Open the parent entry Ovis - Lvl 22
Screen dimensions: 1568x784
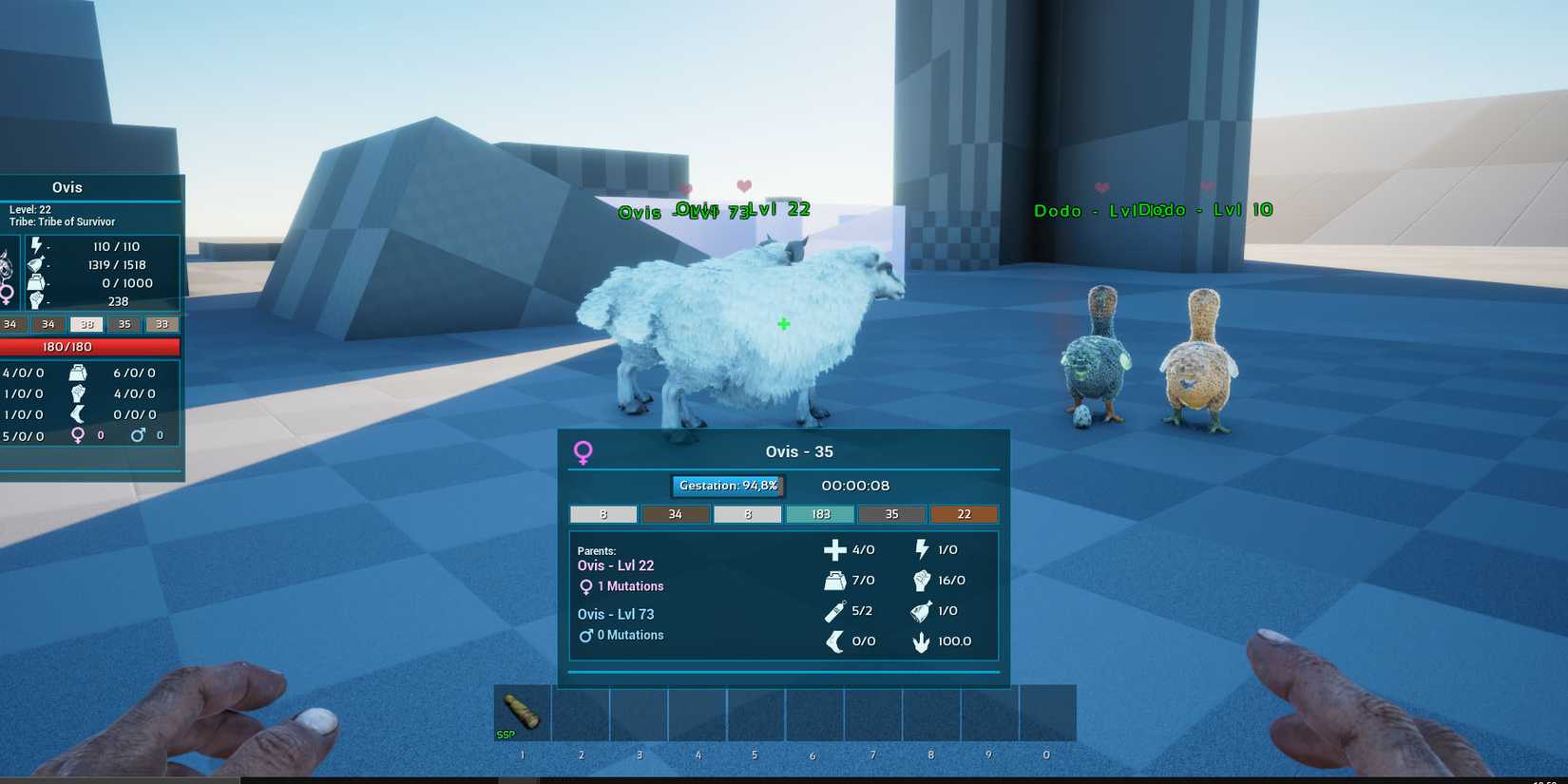tap(616, 564)
